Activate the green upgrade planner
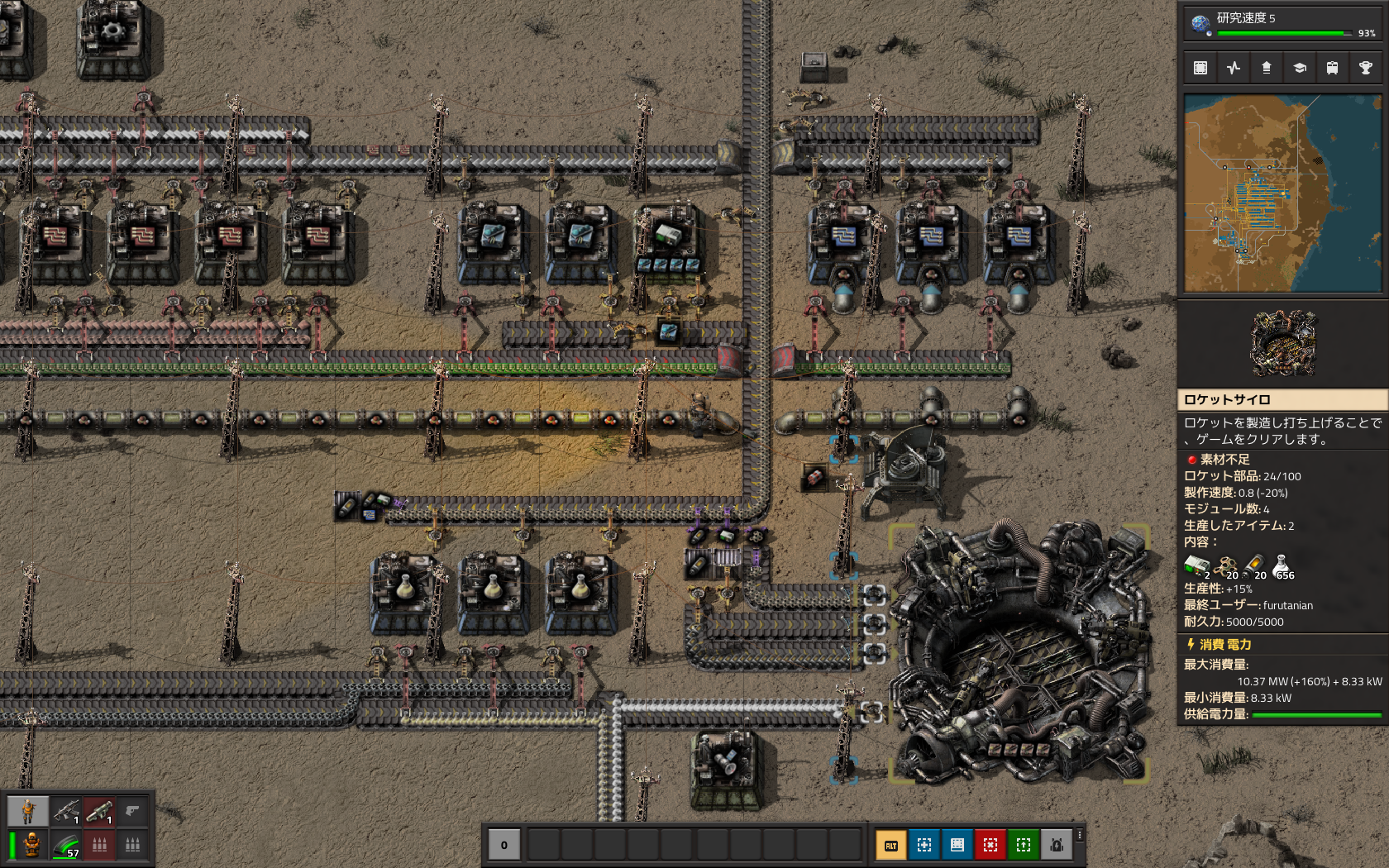Viewport: 1389px width, 868px height. [x=1024, y=845]
